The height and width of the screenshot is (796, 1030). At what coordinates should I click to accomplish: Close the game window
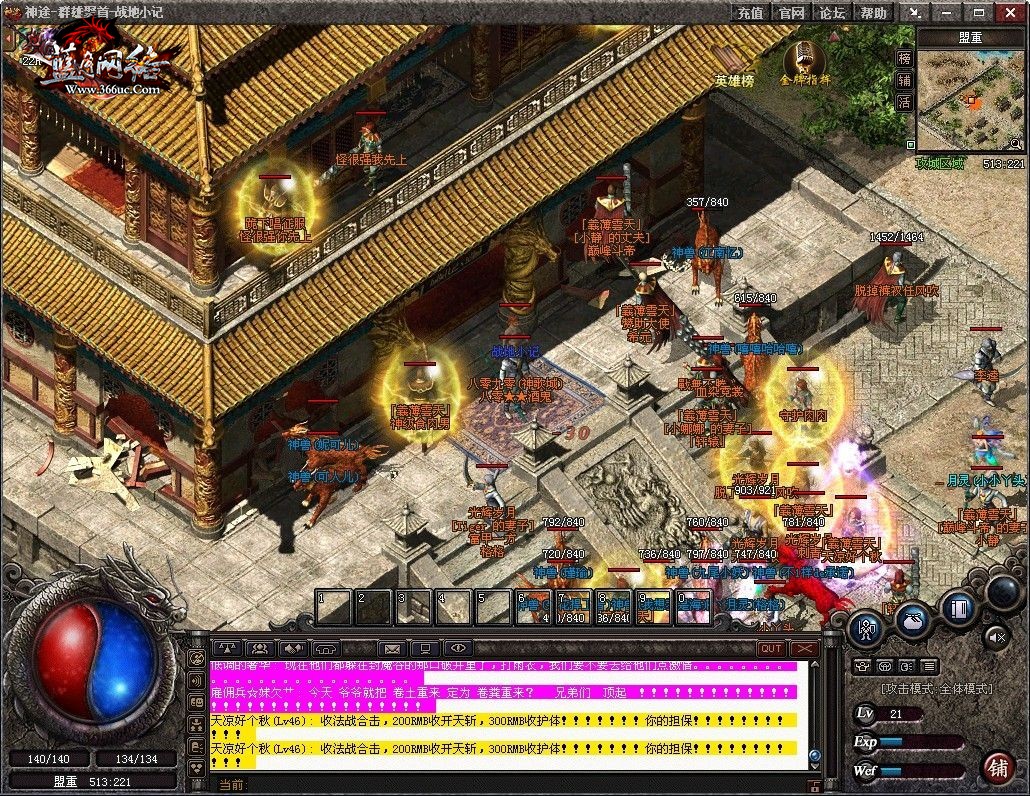(1011, 13)
